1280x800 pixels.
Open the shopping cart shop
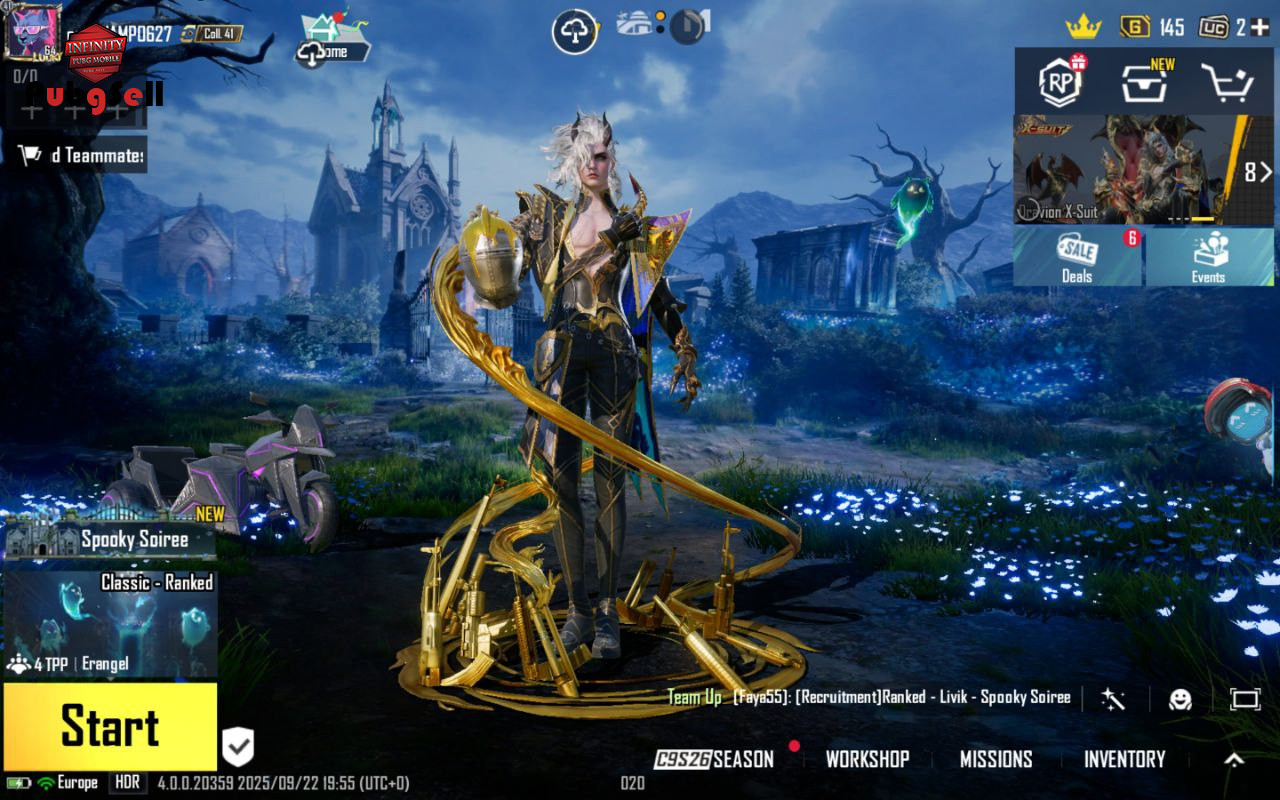(x=1226, y=83)
